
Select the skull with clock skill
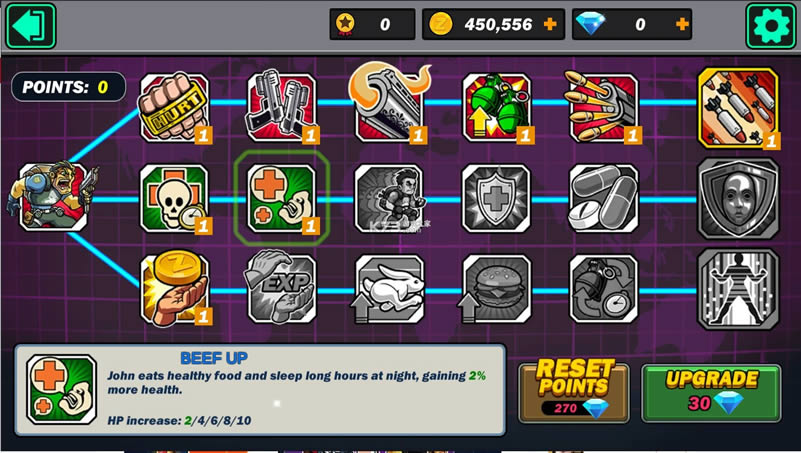pos(174,198)
